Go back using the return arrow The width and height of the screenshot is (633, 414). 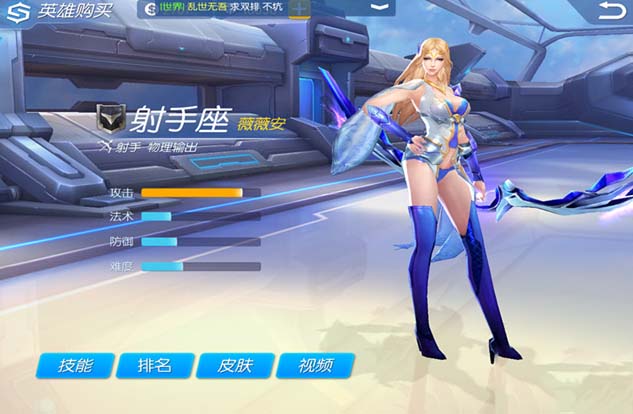pos(610,11)
